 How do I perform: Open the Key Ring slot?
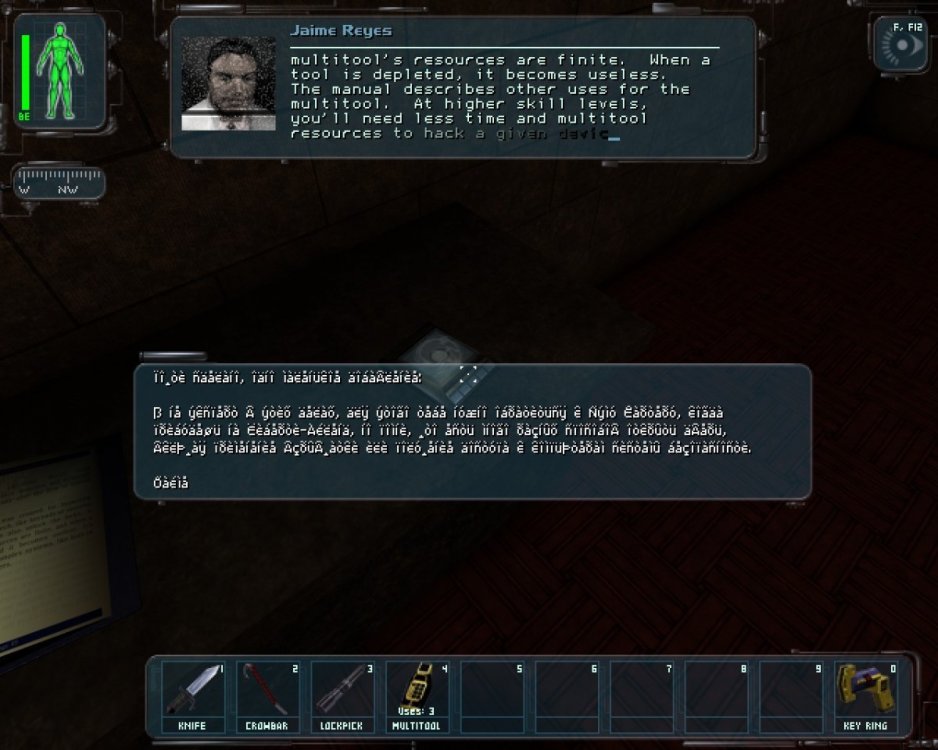tap(866, 696)
